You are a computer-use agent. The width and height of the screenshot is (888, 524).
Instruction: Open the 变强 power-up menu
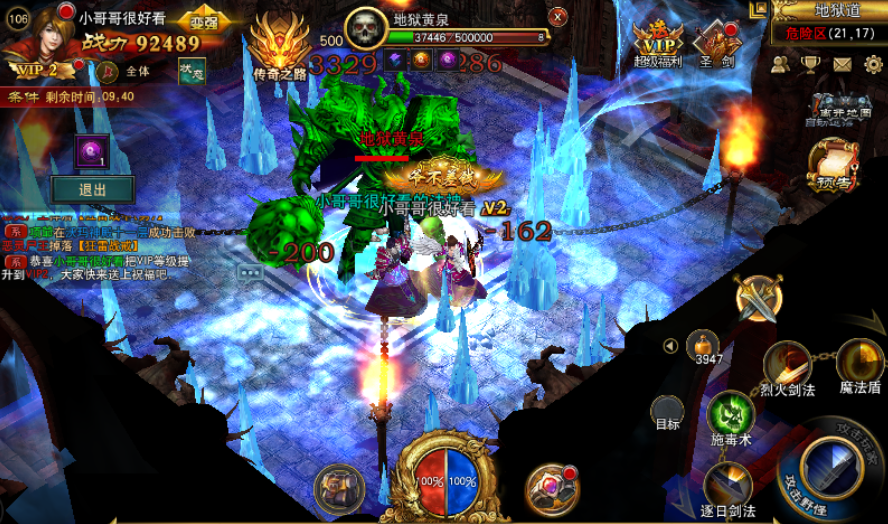coord(205,22)
